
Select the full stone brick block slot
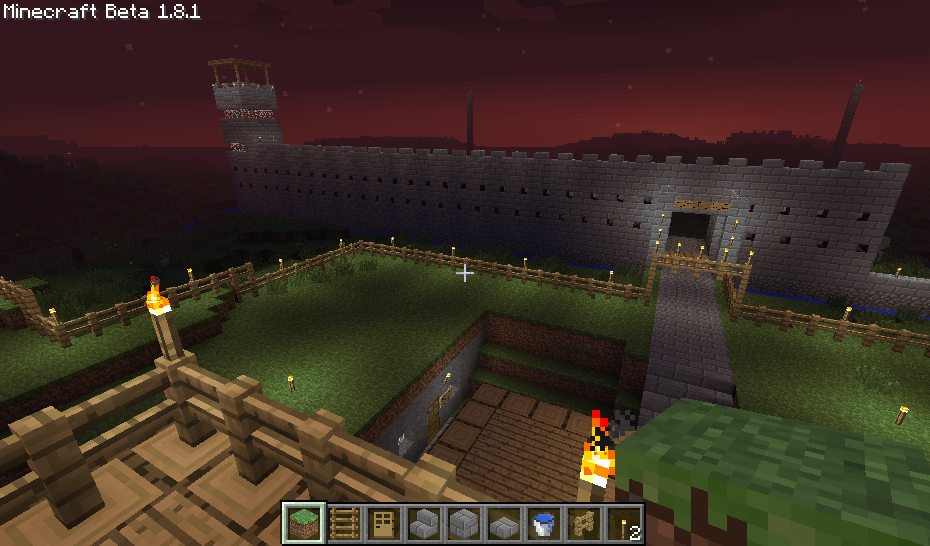coord(464,523)
